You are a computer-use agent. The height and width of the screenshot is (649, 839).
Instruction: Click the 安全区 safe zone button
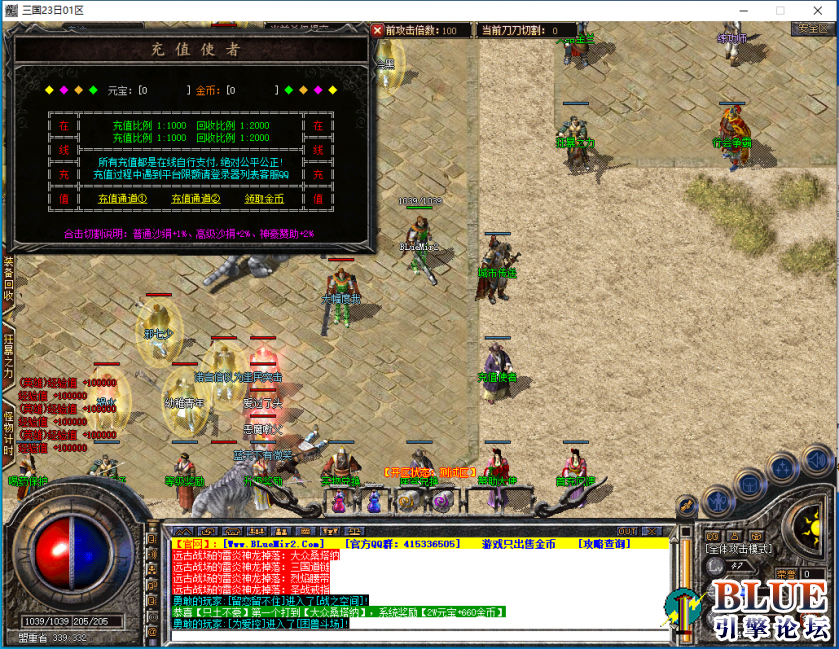811,28
